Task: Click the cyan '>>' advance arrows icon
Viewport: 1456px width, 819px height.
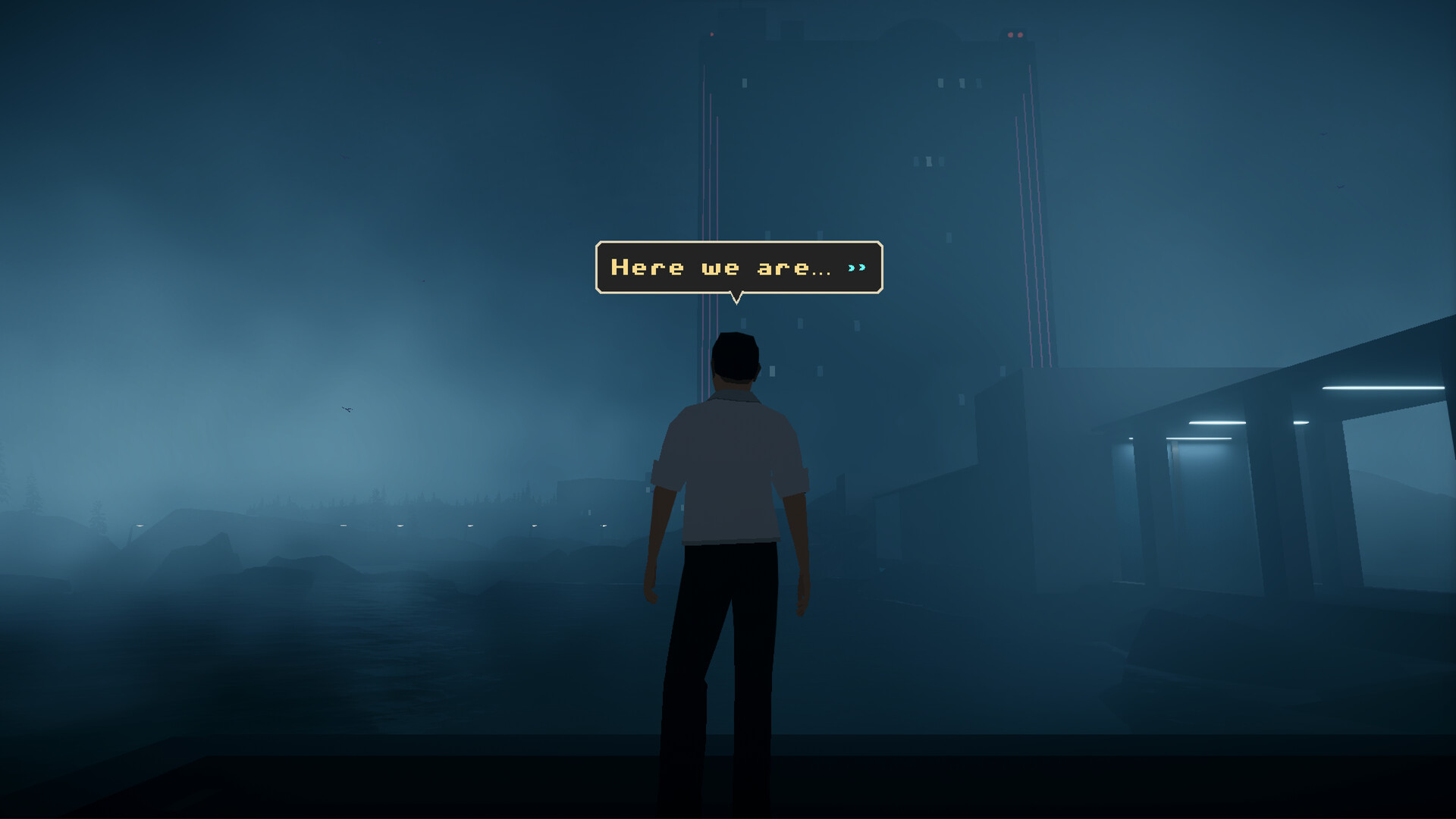Action: (858, 267)
